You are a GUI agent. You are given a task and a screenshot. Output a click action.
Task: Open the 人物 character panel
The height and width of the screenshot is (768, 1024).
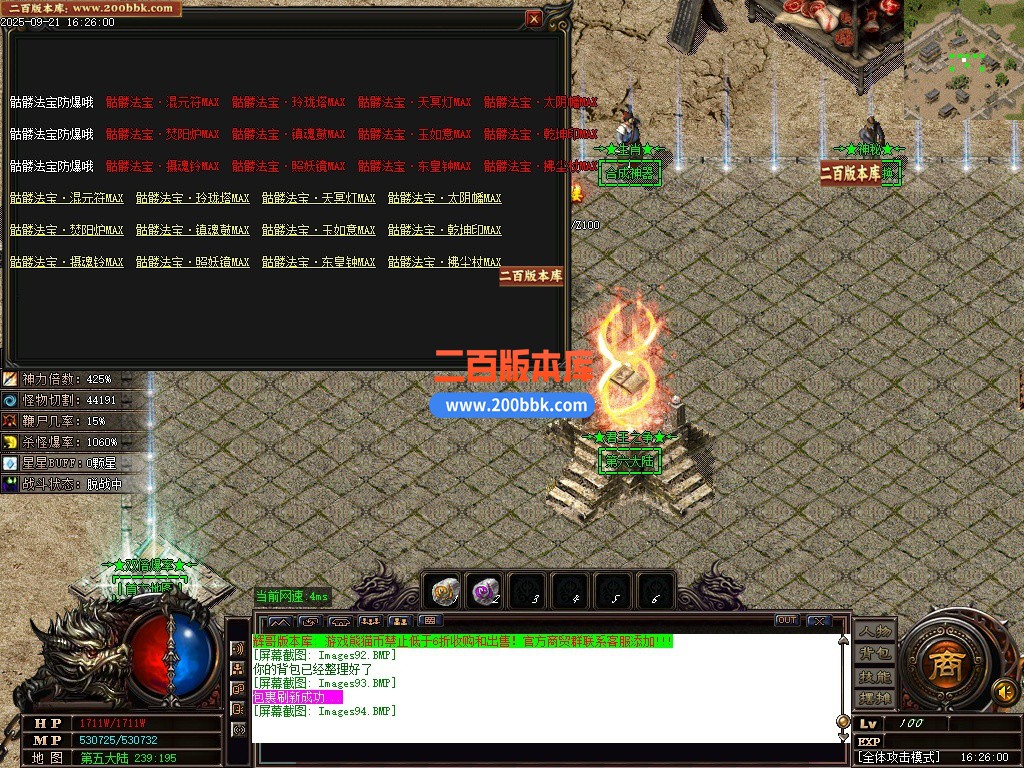click(874, 631)
